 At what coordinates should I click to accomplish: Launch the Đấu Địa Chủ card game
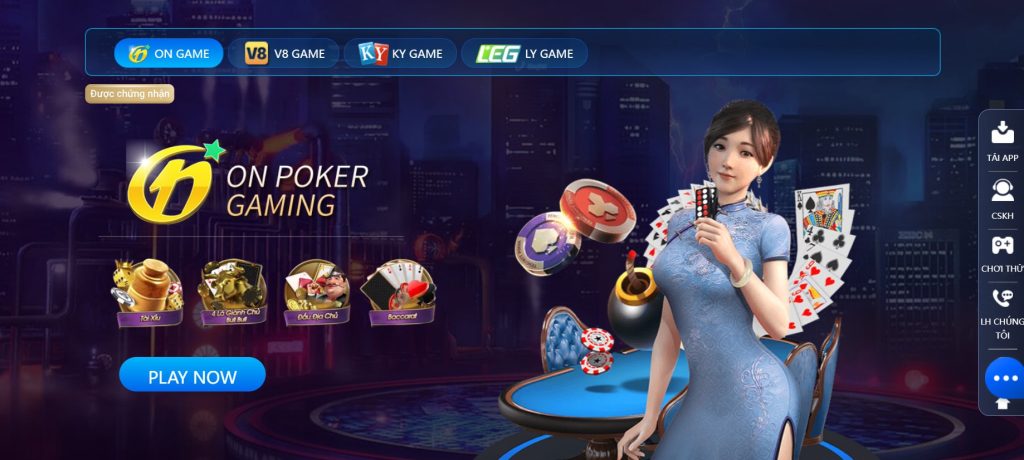coord(316,292)
